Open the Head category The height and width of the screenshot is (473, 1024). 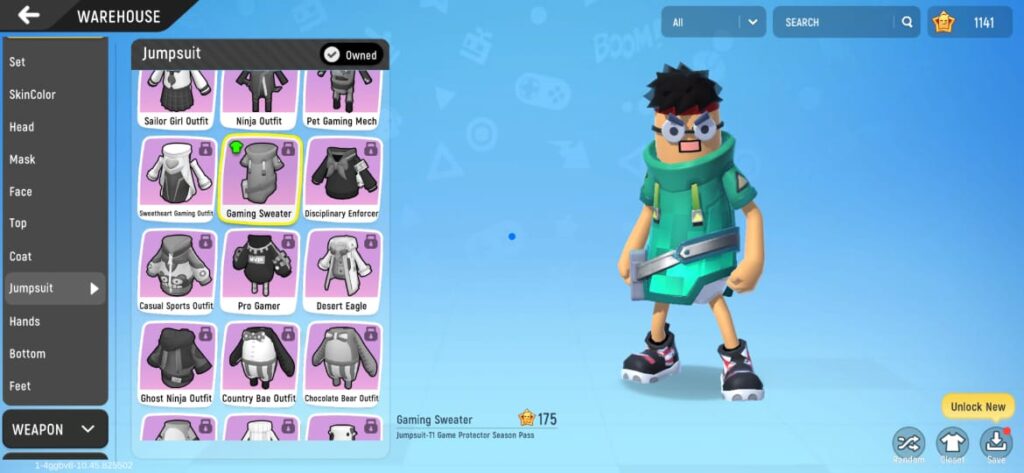22,127
